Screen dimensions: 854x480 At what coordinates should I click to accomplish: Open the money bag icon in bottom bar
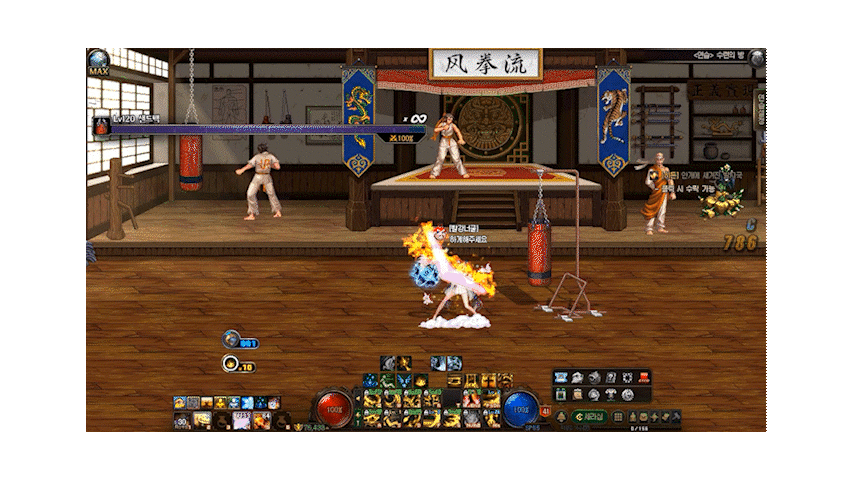tap(632, 416)
